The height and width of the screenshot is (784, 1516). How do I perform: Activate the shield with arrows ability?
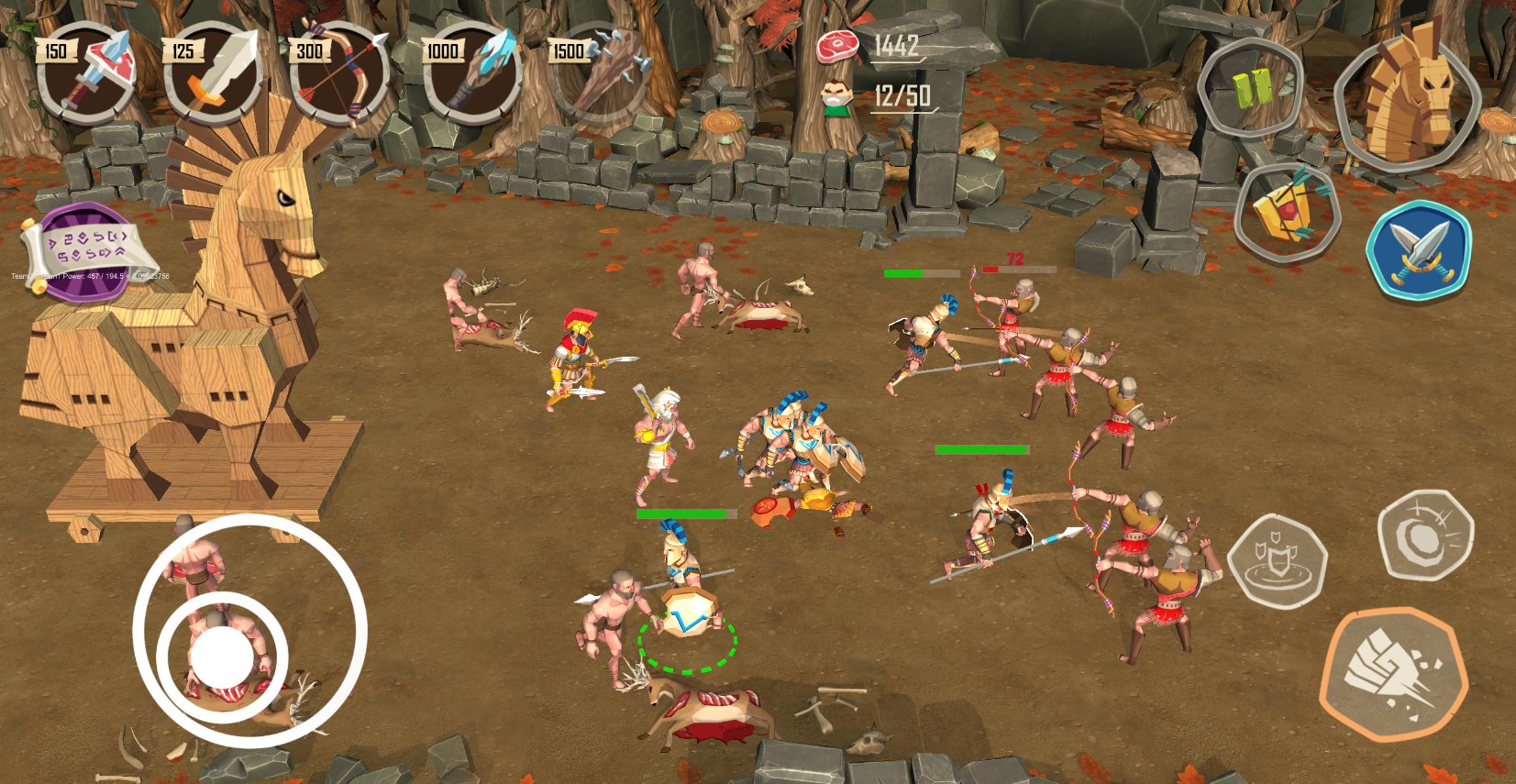click(x=1288, y=214)
